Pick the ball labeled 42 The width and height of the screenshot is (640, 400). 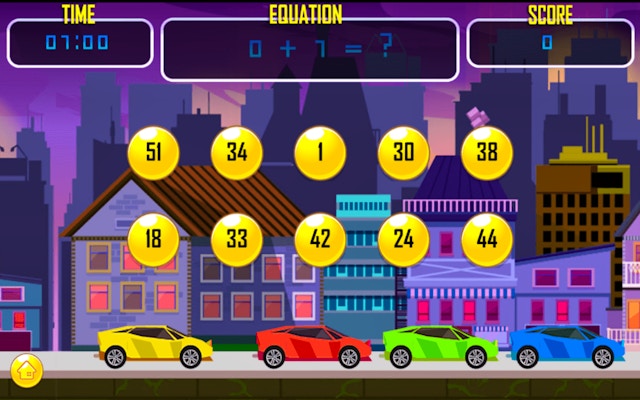click(320, 240)
